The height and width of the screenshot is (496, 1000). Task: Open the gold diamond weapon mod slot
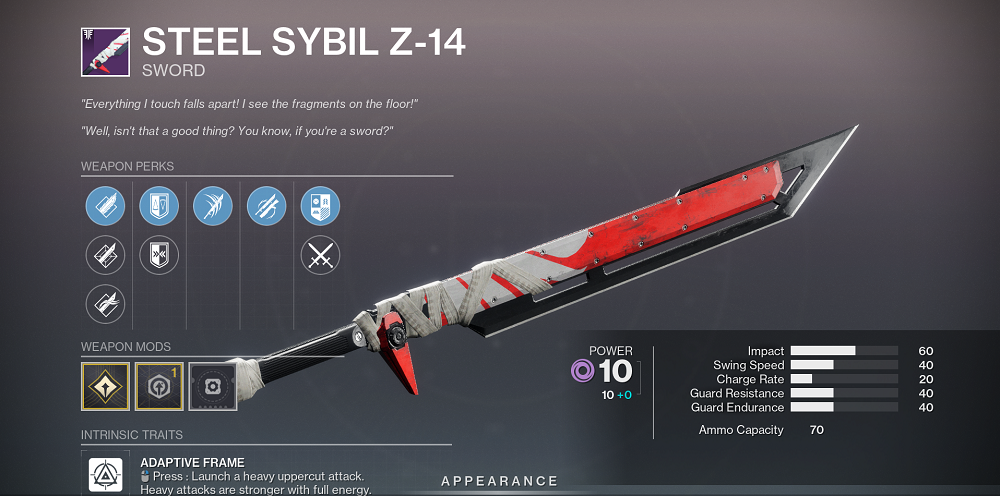[105, 386]
